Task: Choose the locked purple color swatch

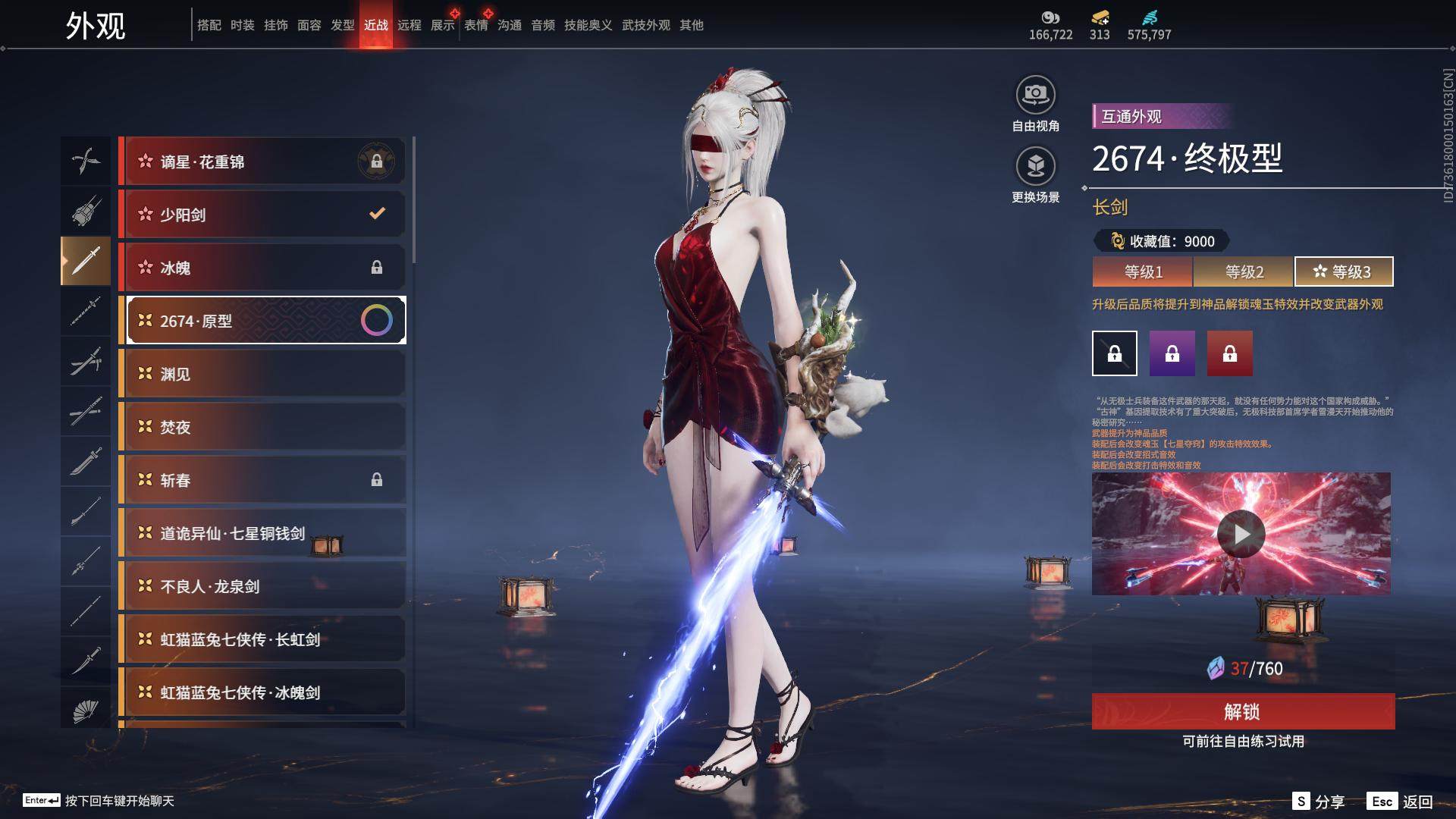Action: 1172,353
